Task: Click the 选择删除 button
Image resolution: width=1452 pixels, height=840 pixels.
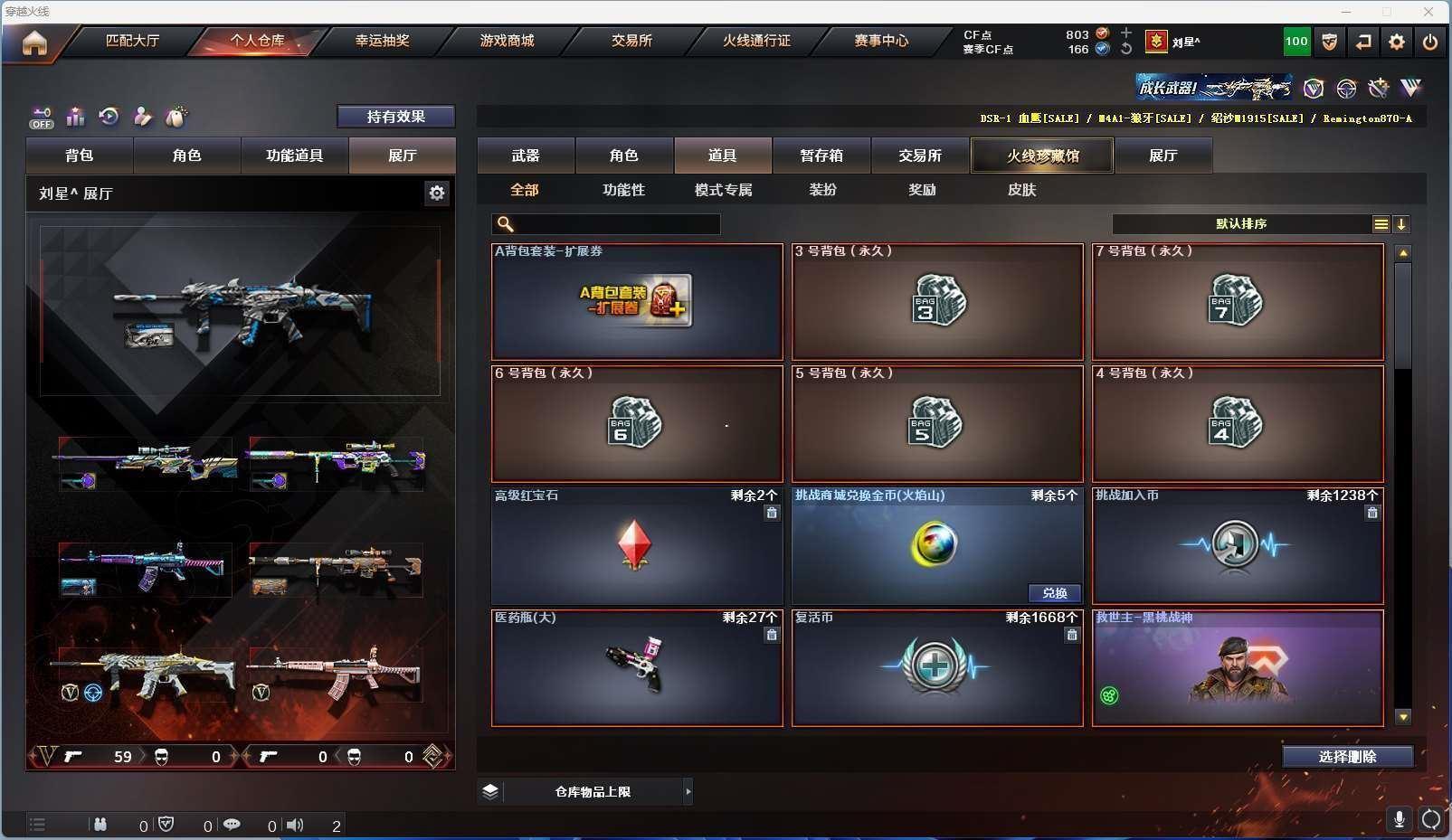Action: pyautogui.click(x=1347, y=757)
